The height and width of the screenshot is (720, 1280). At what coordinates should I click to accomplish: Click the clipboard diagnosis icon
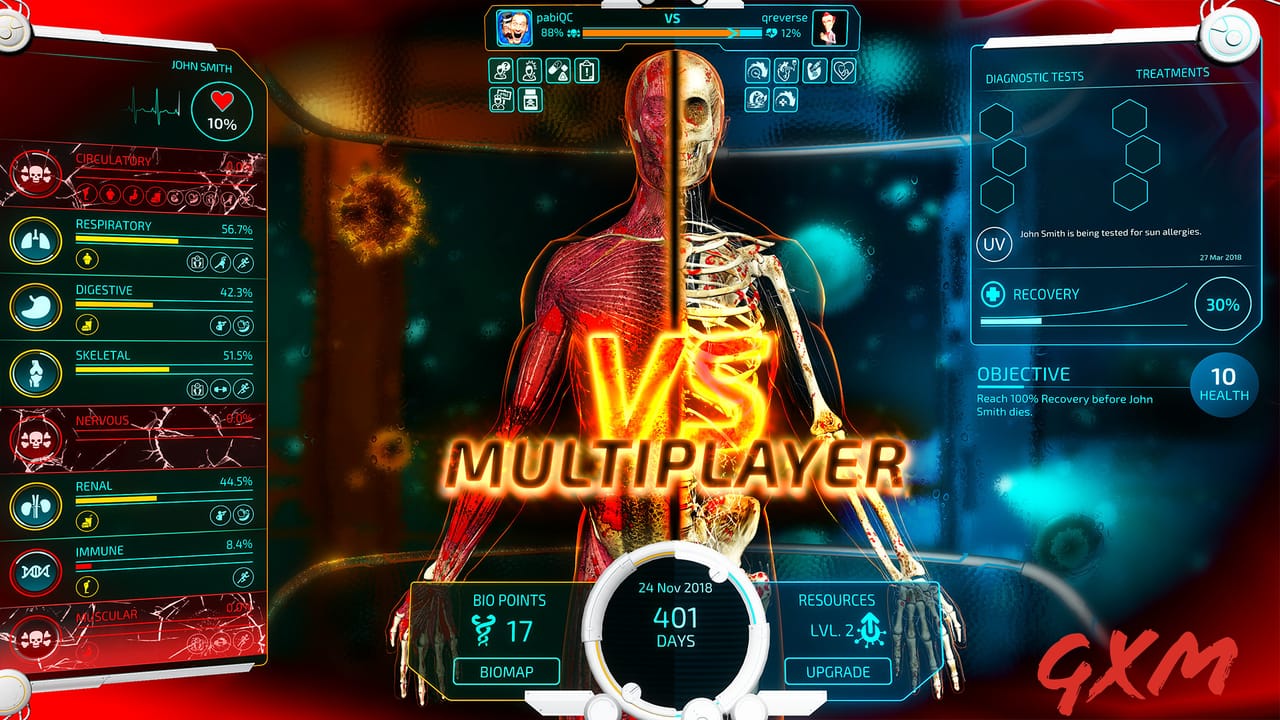point(587,70)
